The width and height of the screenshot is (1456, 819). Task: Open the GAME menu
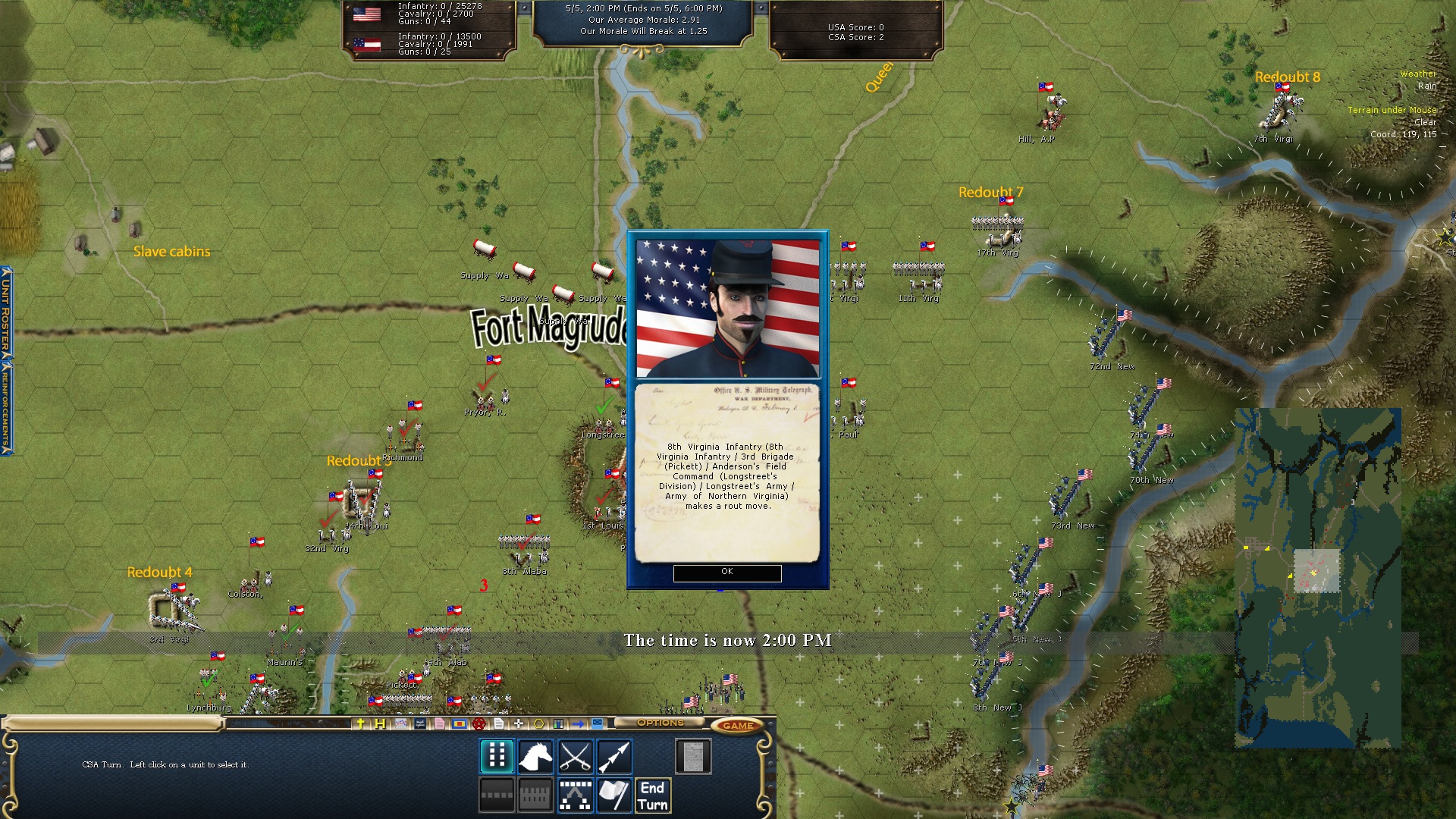click(x=738, y=726)
